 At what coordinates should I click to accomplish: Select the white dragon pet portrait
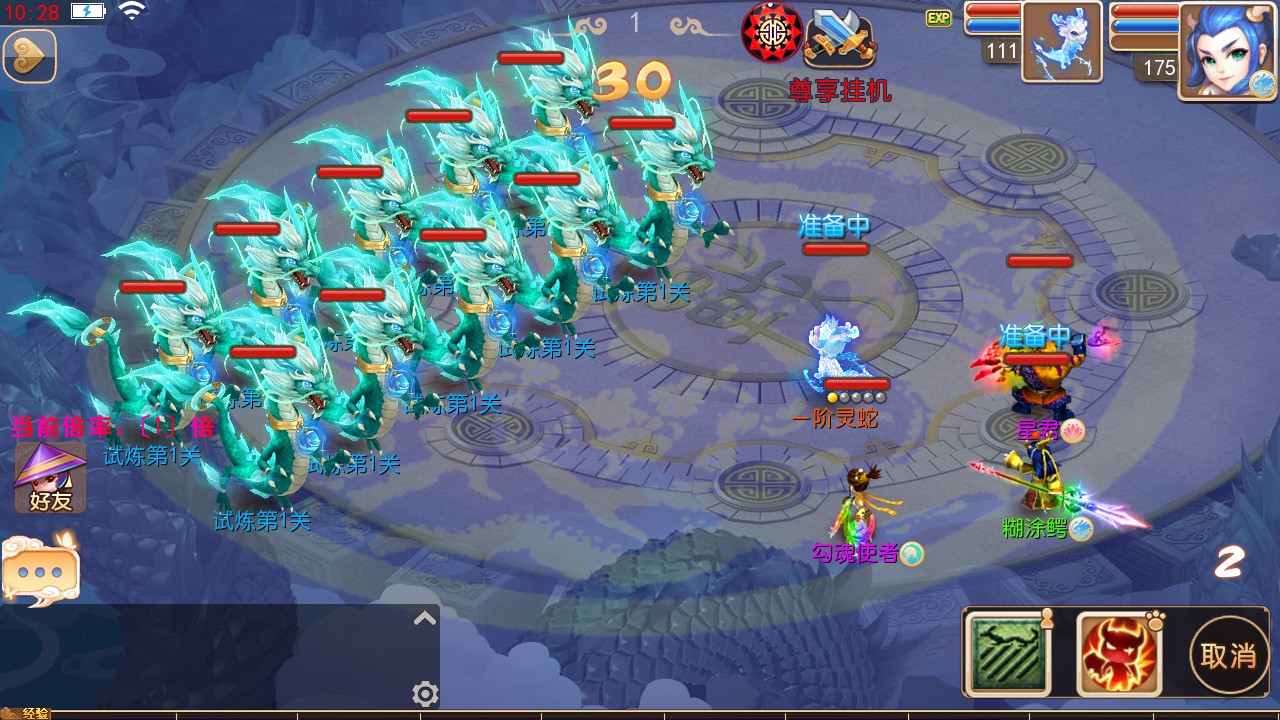coord(1062,42)
